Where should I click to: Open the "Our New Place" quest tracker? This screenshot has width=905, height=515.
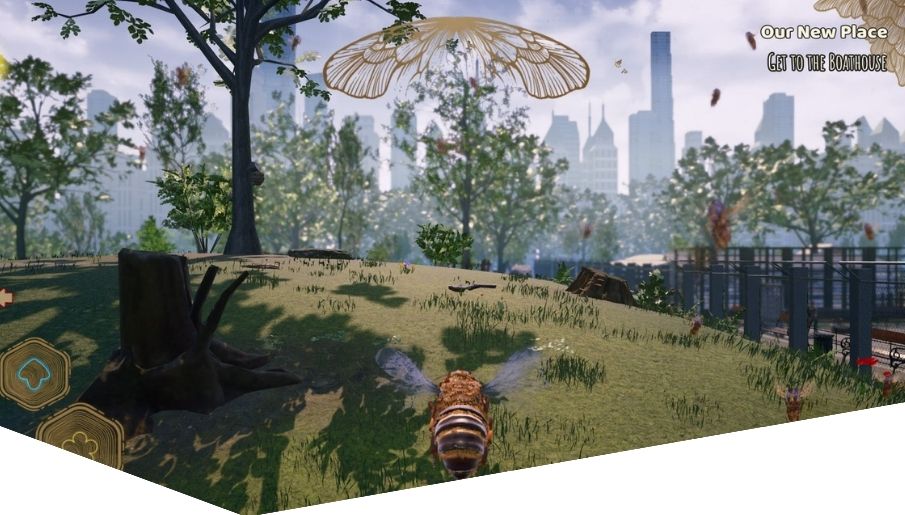coord(823,32)
